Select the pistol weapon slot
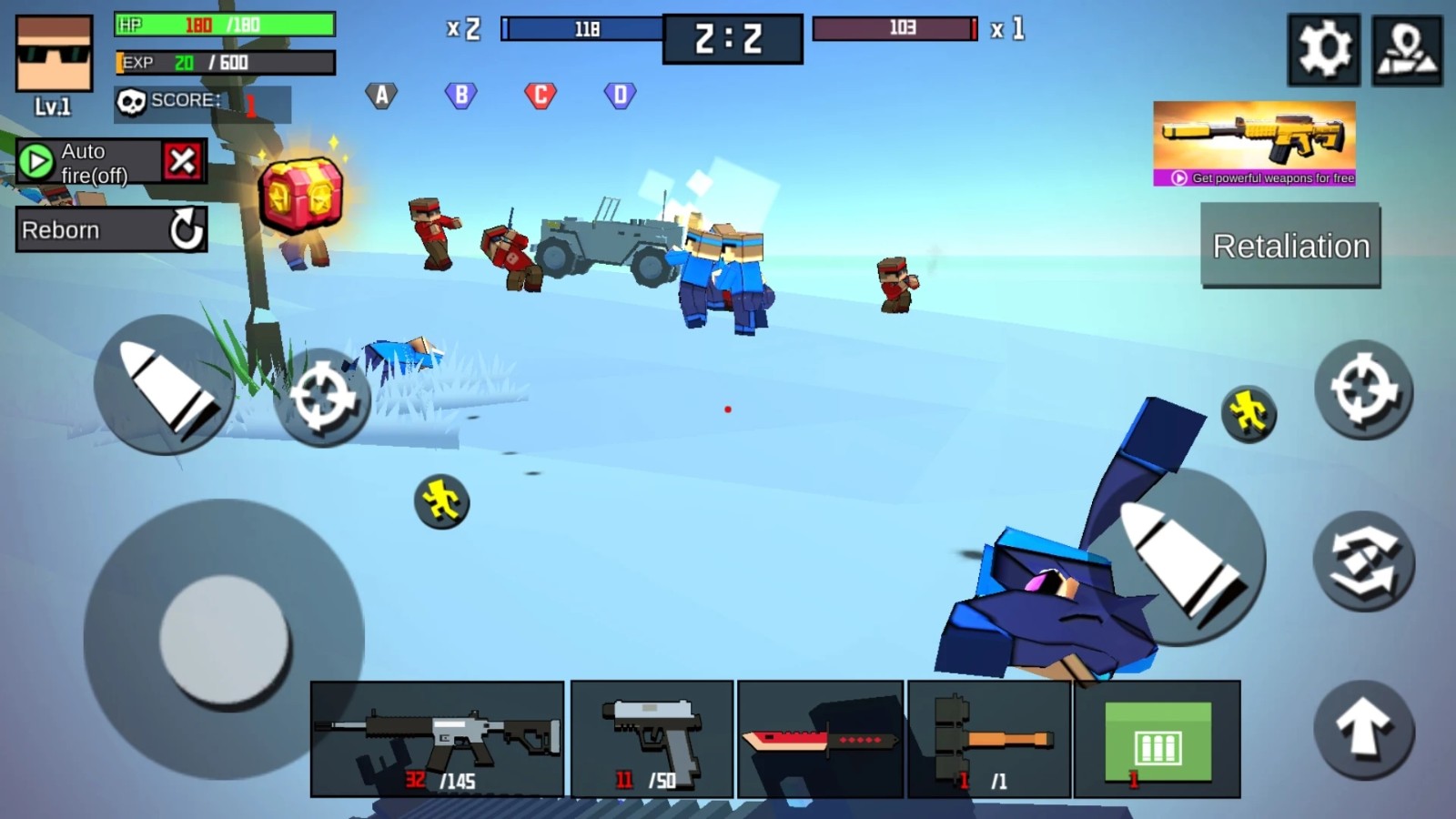Image resolution: width=1456 pixels, height=819 pixels. tap(652, 735)
